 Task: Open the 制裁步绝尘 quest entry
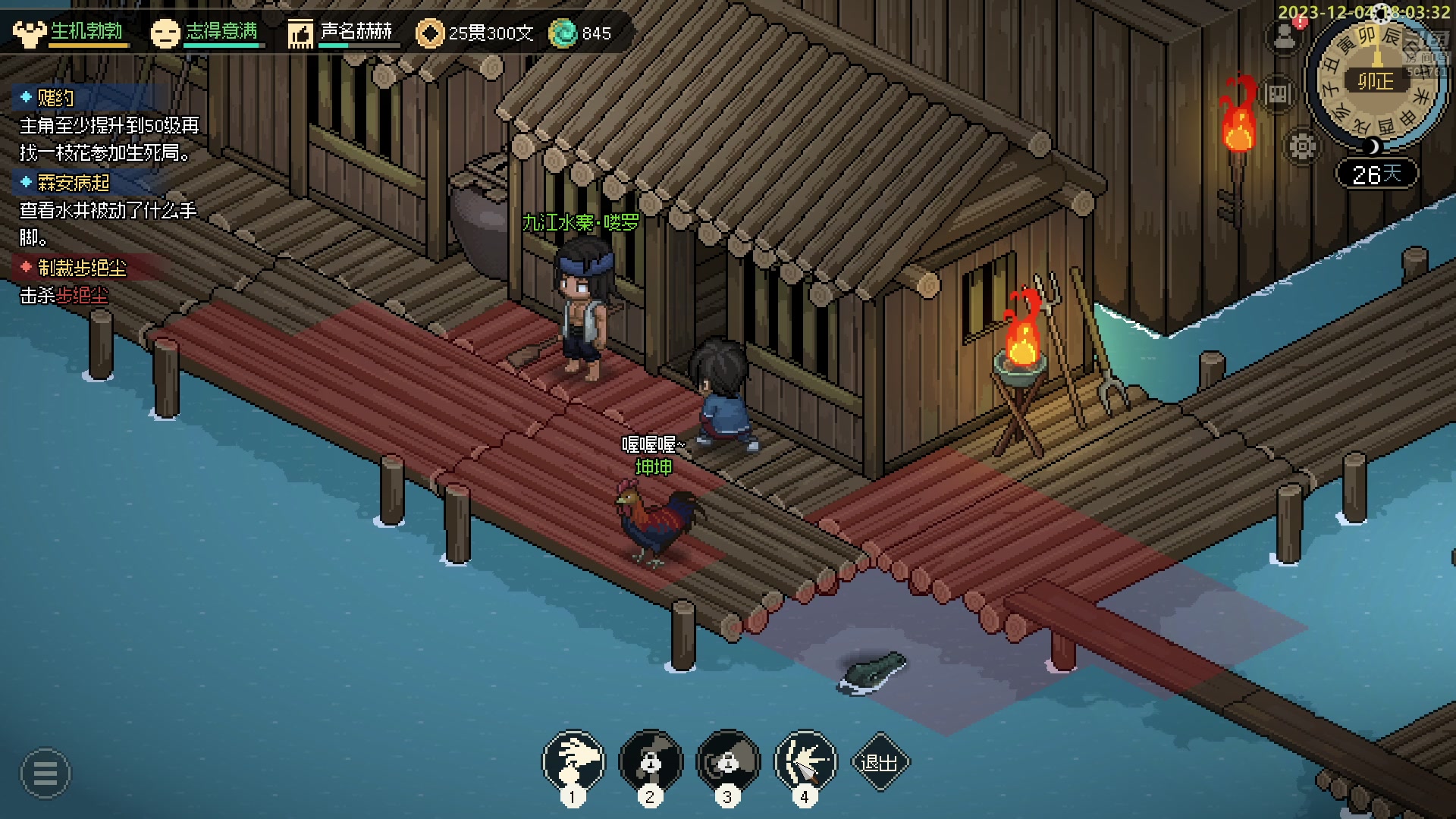tap(82, 268)
